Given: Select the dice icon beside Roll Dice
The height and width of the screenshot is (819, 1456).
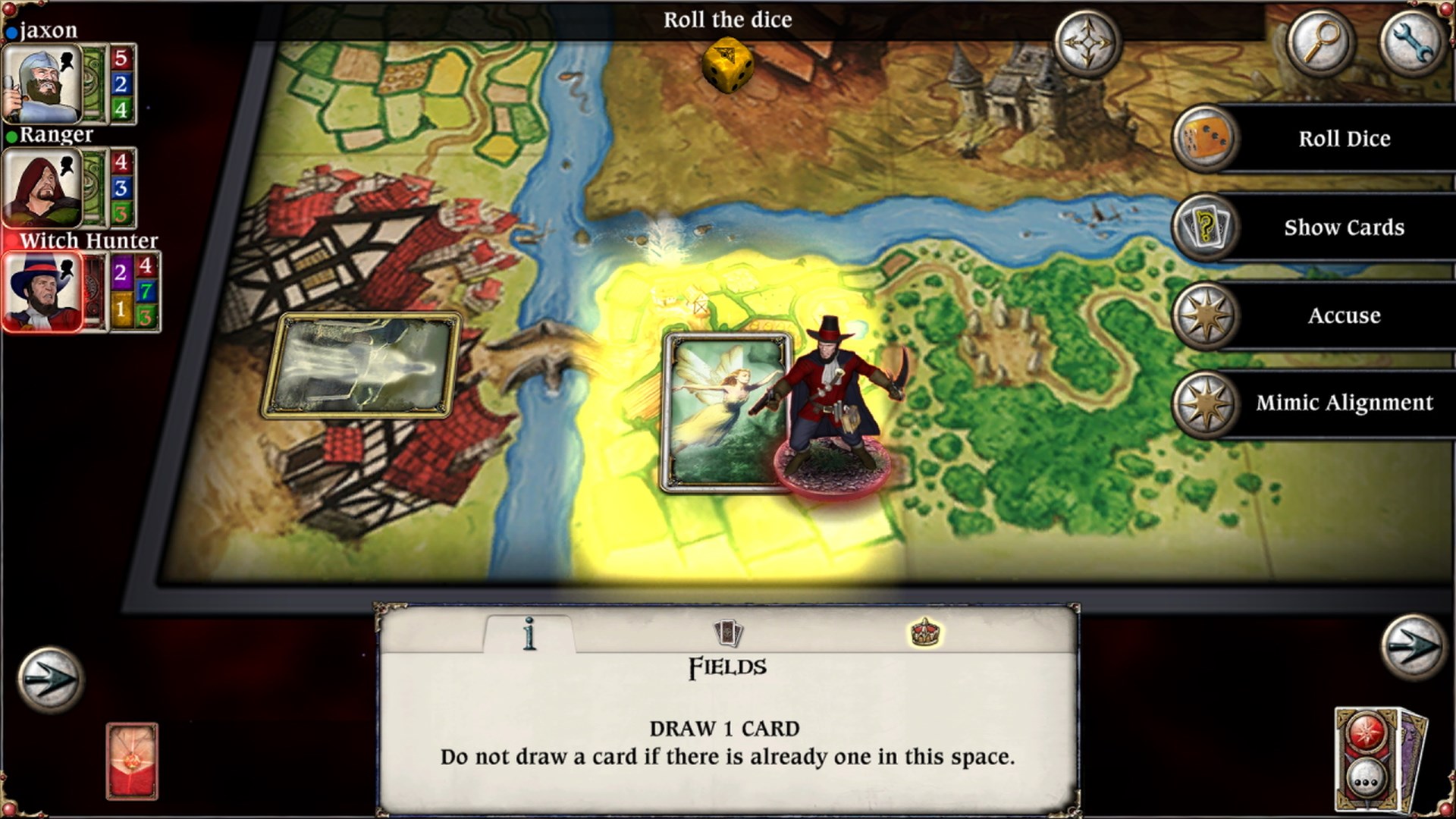Looking at the screenshot, I should click(x=1206, y=139).
